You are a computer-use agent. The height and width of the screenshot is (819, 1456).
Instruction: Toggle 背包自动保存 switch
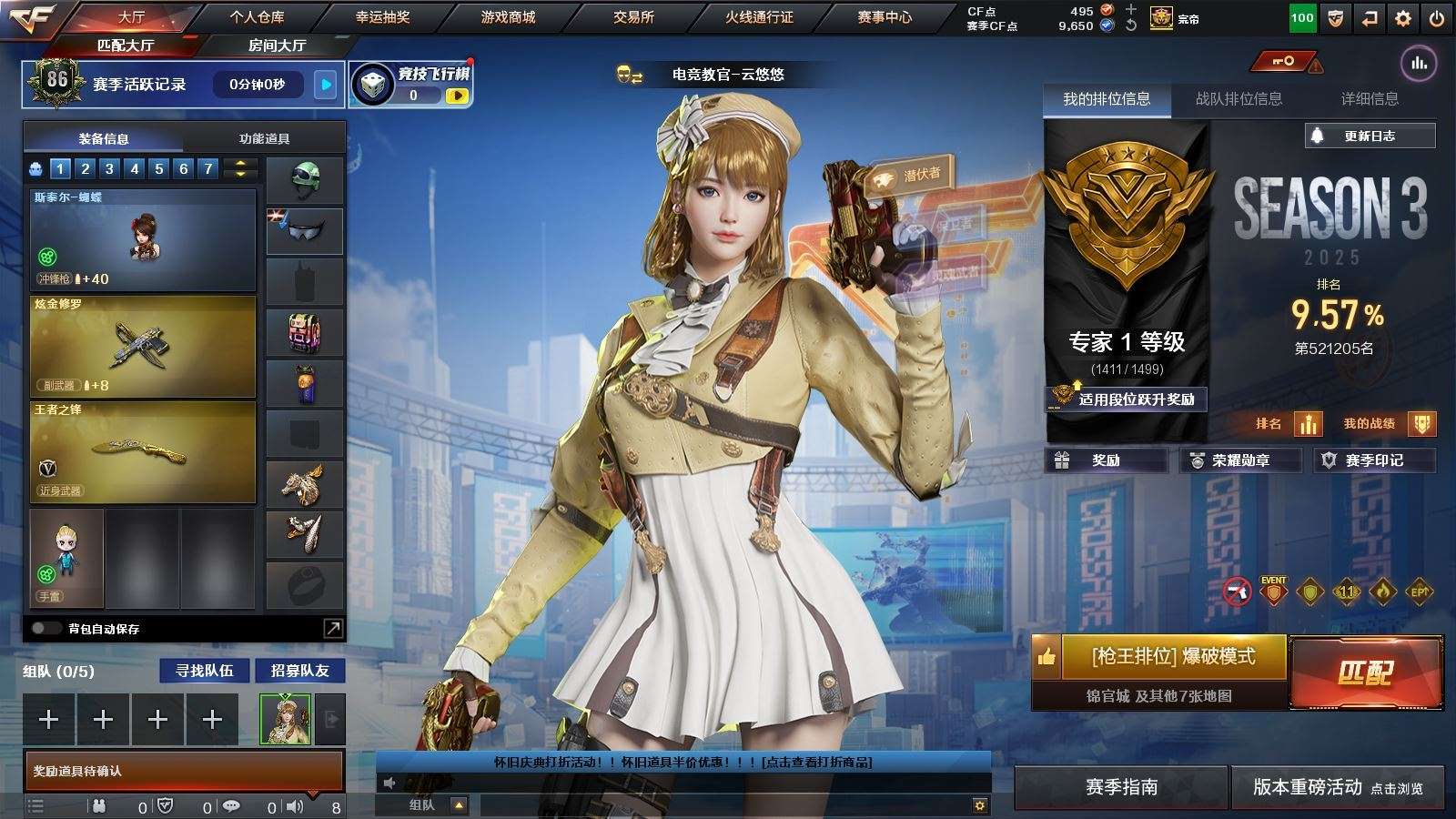pyautogui.click(x=45, y=628)
